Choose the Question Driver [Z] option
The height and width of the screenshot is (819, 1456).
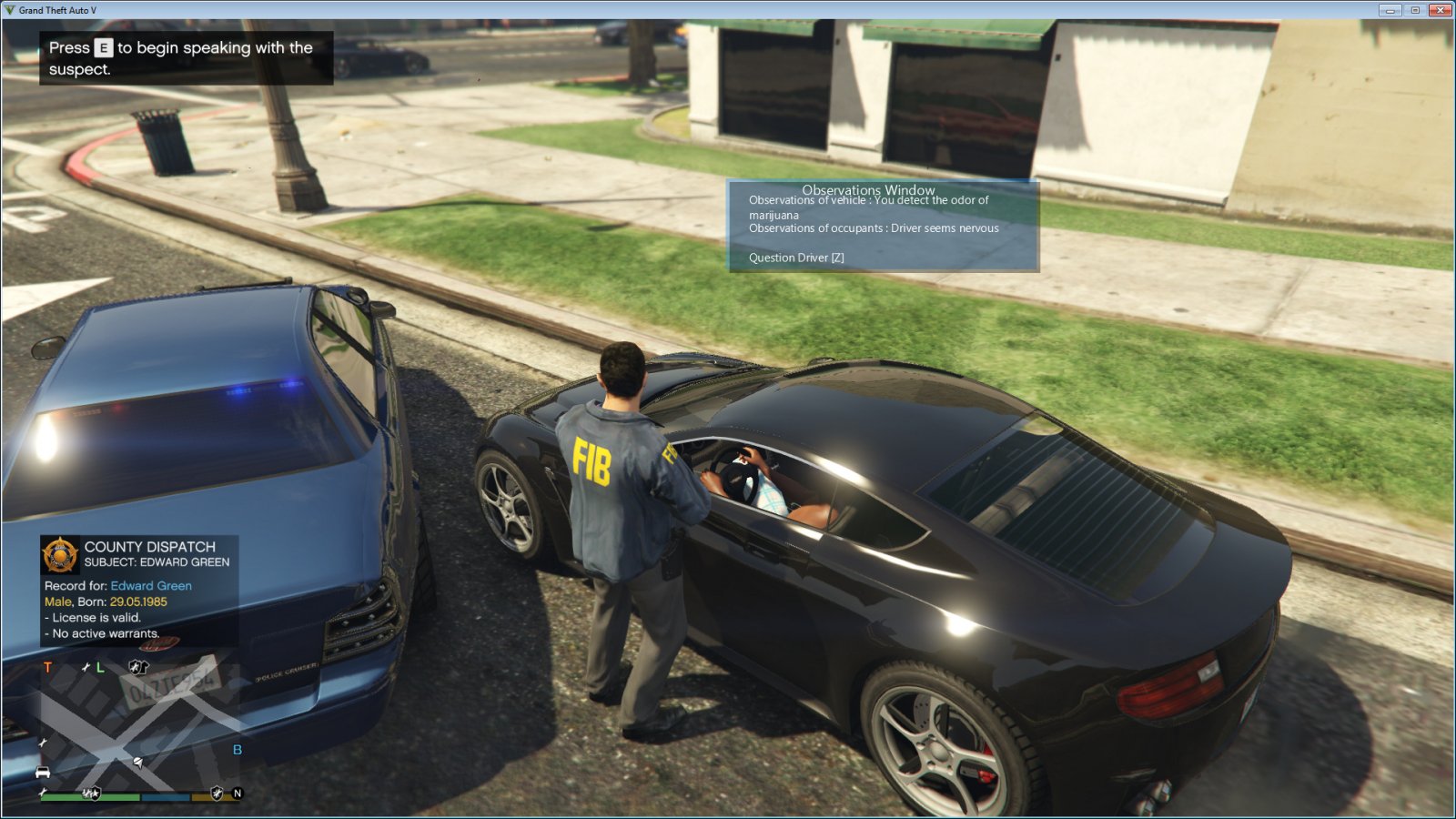pos(794,258)
